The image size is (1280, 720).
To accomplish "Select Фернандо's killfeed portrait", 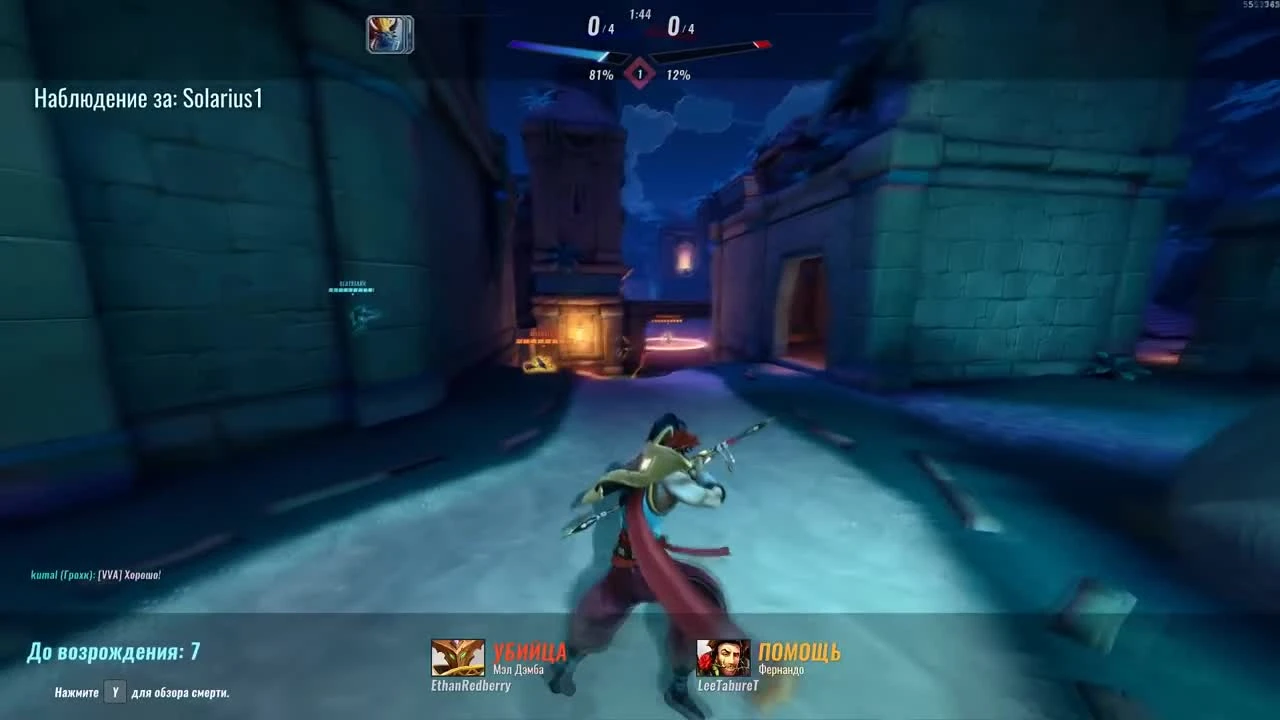I will click(723, 658).
